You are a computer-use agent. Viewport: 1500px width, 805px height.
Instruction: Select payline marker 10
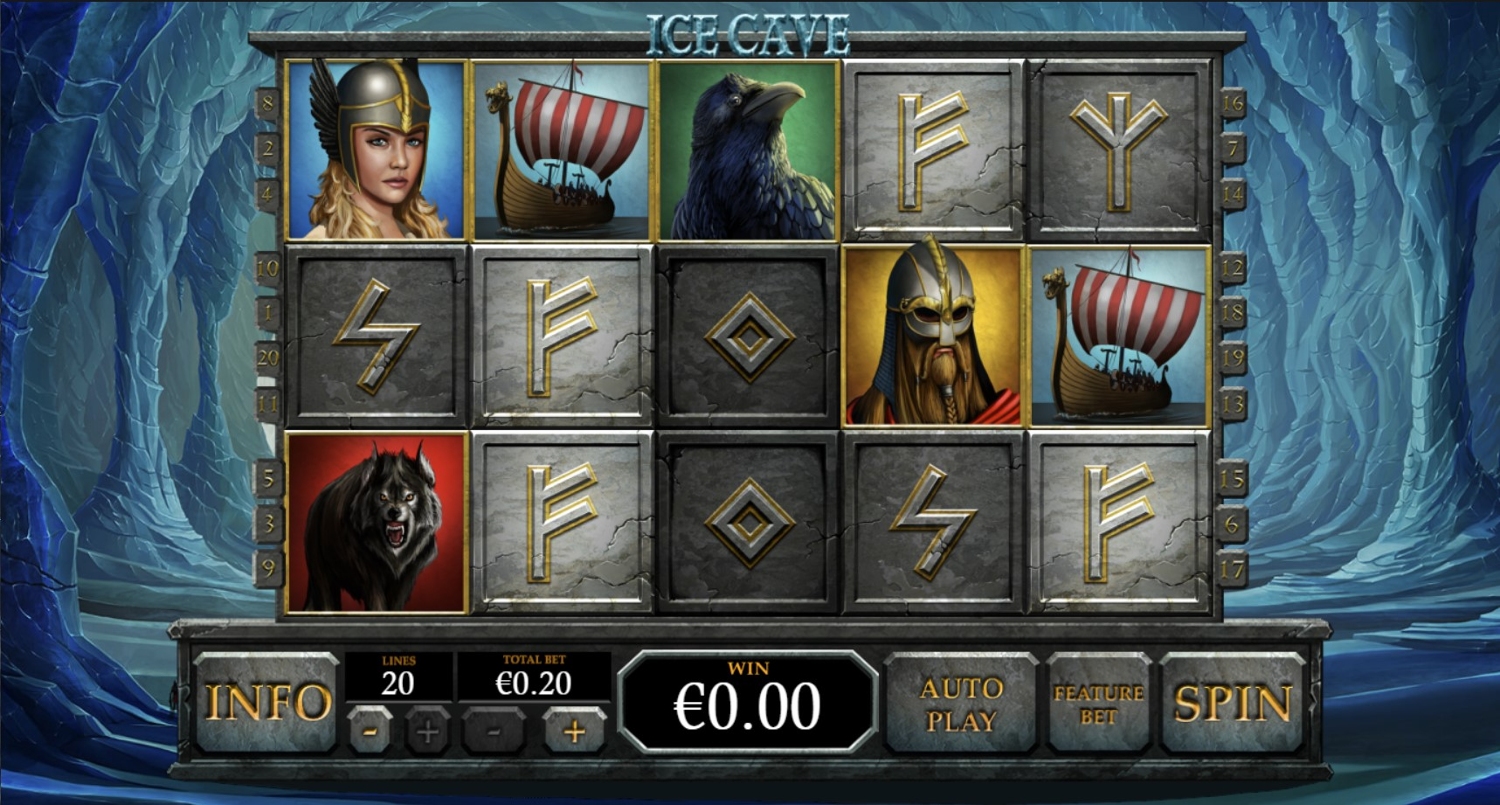(x=267, y=268)
